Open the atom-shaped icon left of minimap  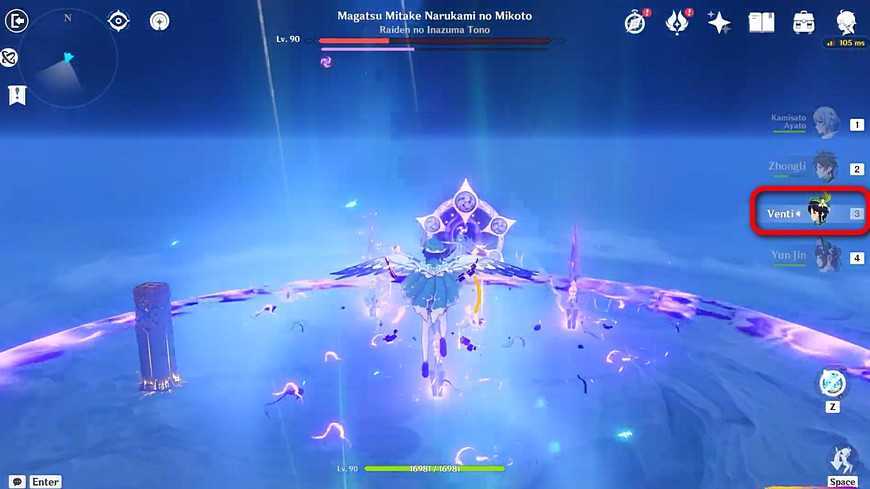(9, 58)
